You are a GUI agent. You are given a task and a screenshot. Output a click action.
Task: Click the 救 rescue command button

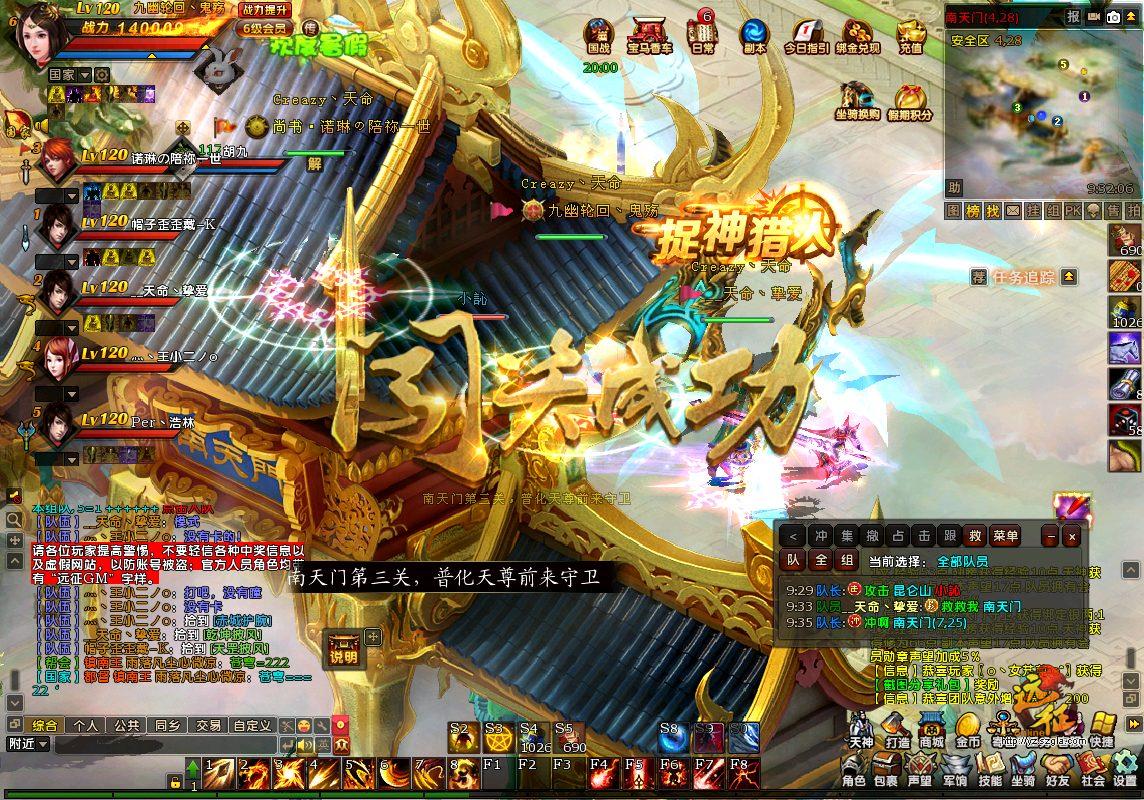coord(976,536)
